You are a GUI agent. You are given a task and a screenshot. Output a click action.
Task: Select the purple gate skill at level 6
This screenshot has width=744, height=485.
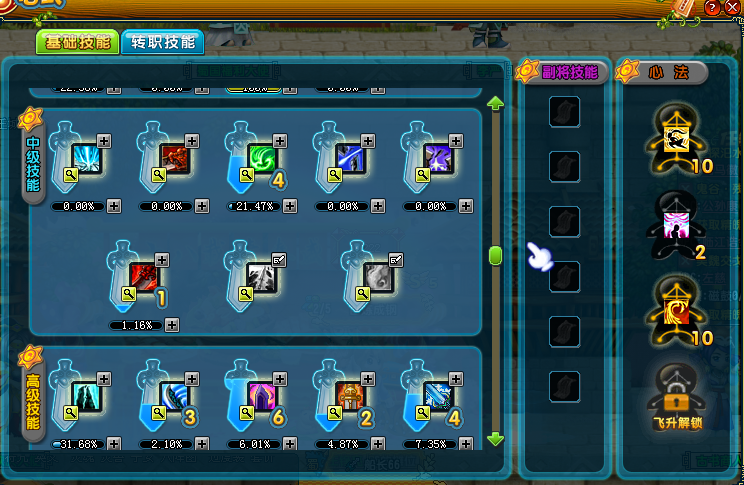click(x=262, y=394)
